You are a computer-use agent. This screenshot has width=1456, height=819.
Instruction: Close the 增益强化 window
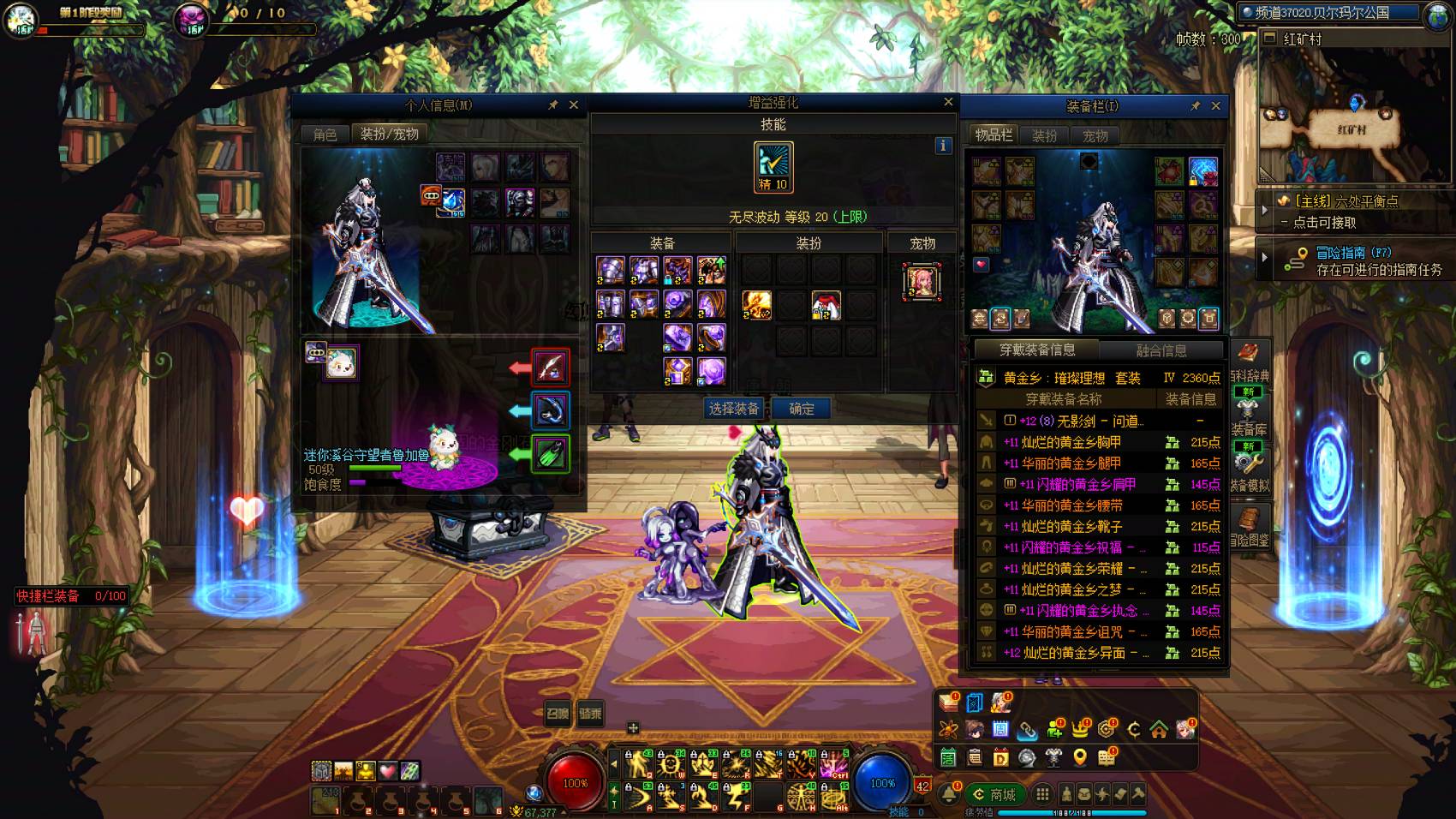click(948, 102)
